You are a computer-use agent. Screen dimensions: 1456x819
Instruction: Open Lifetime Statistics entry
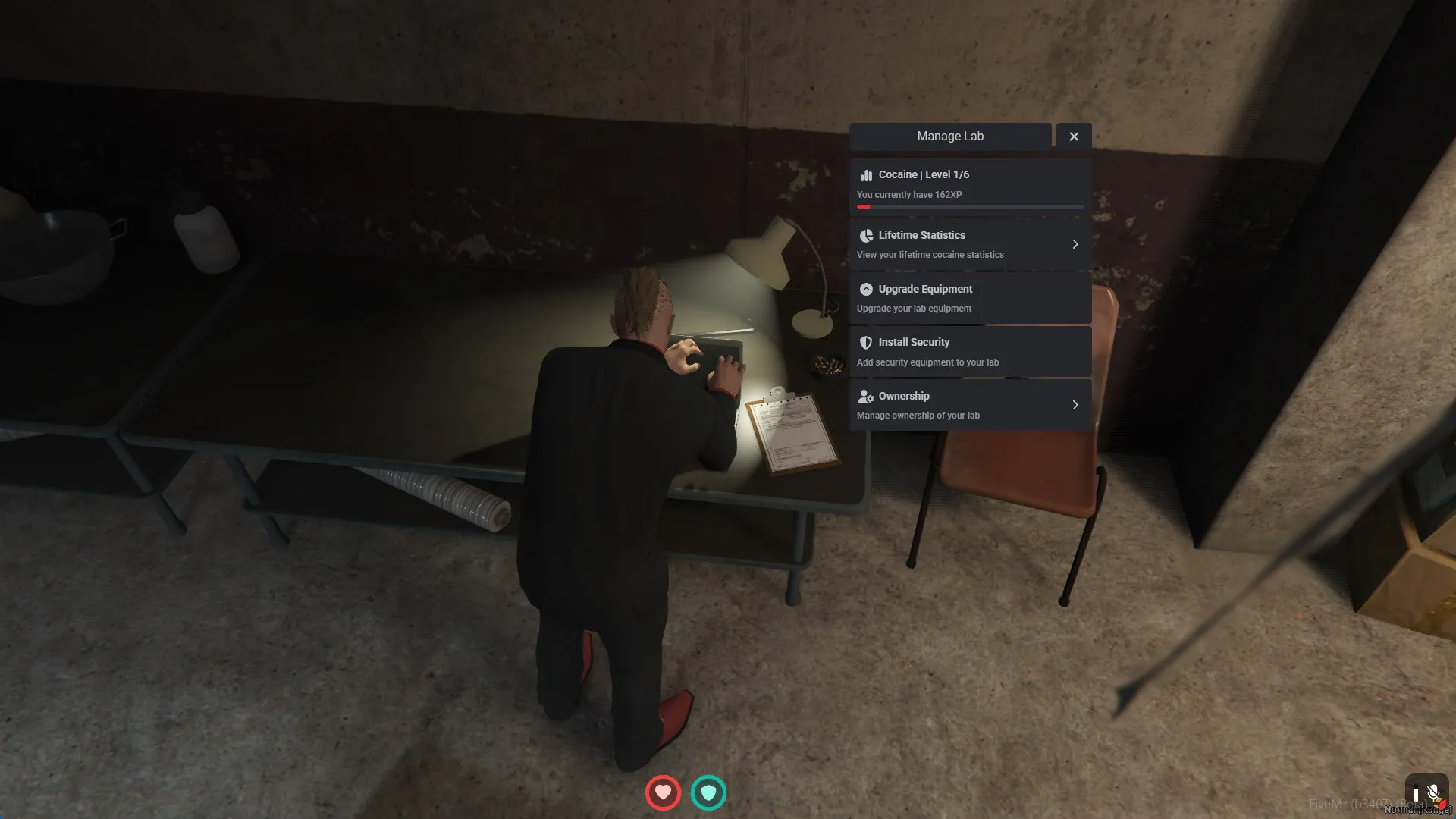[x=969, y=244]
